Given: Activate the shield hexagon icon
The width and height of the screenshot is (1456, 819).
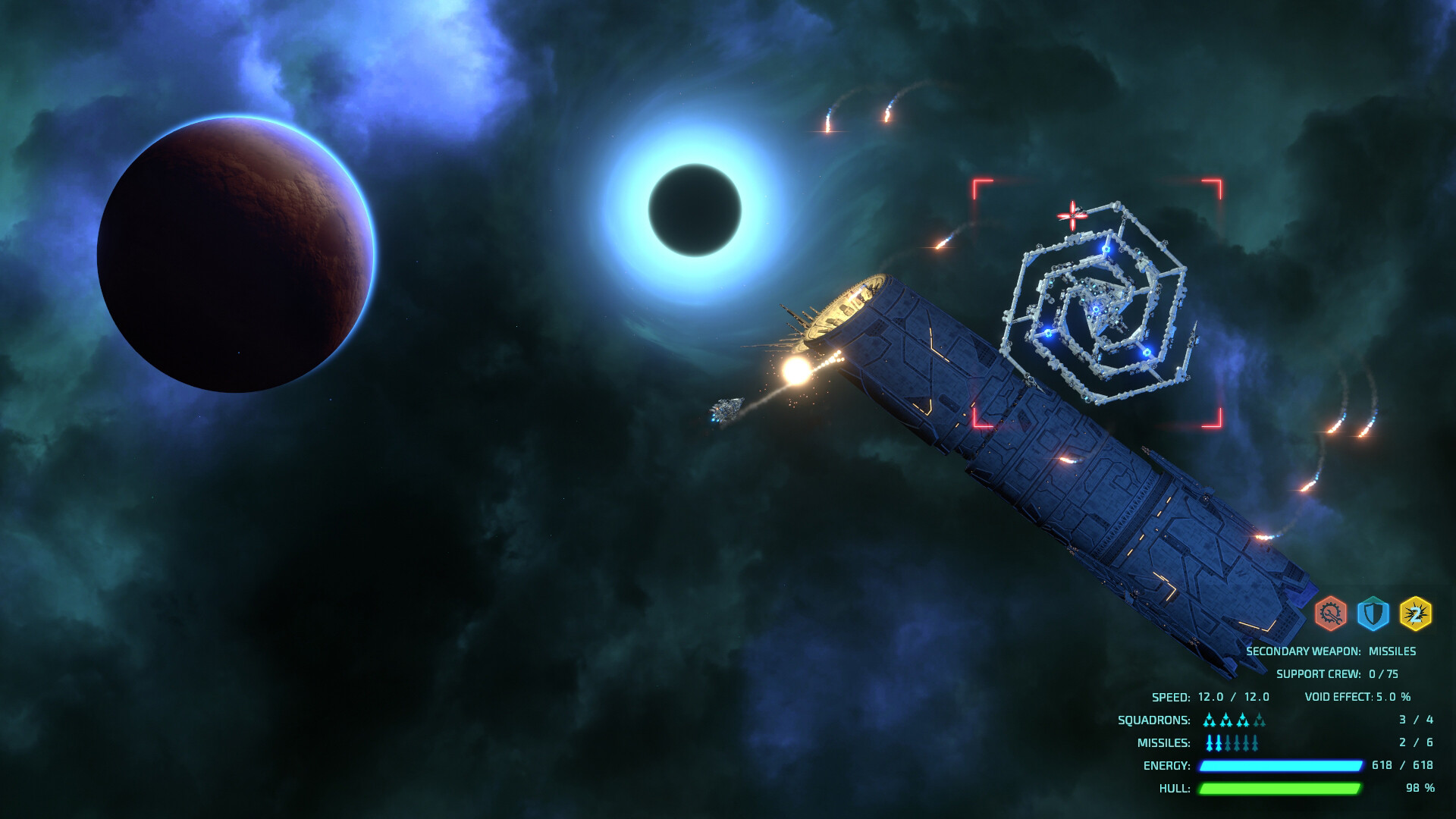Looking at the screenshot, I should pyautogui.click(x=1373, y=614).
